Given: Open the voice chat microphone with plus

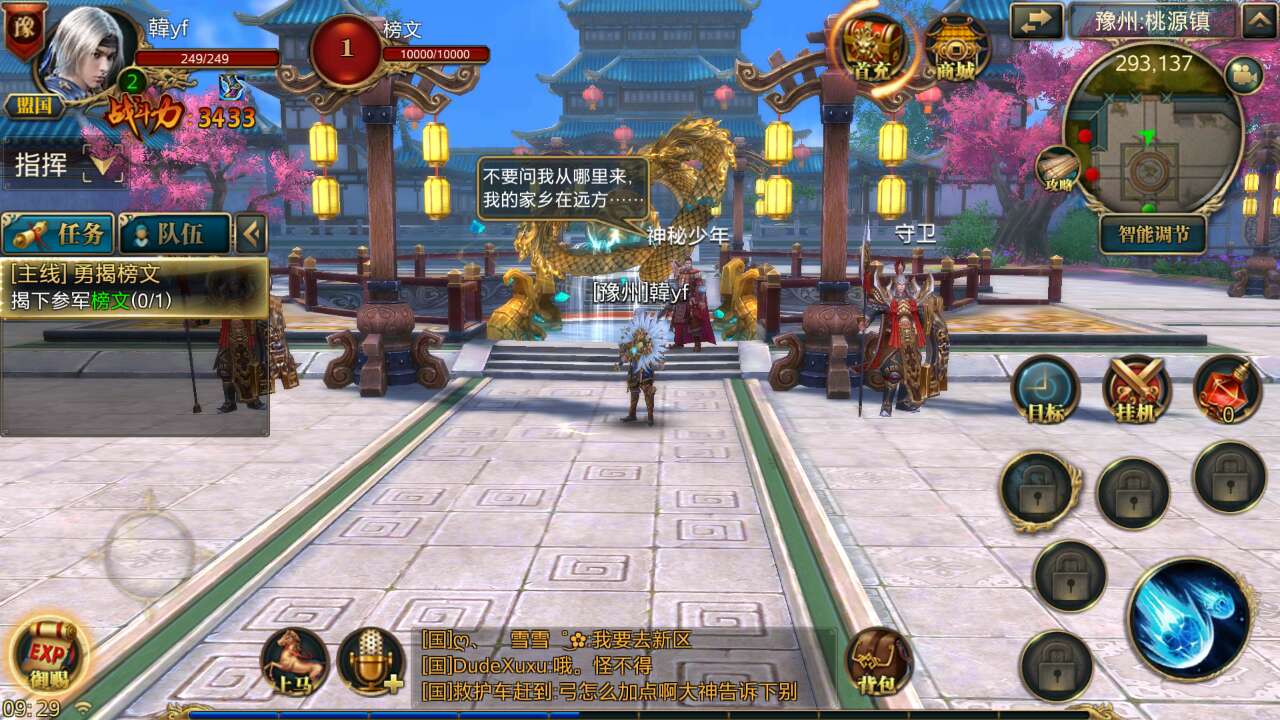Looking at the screenshot, I should pyautogui.click(x=369, y=660).
